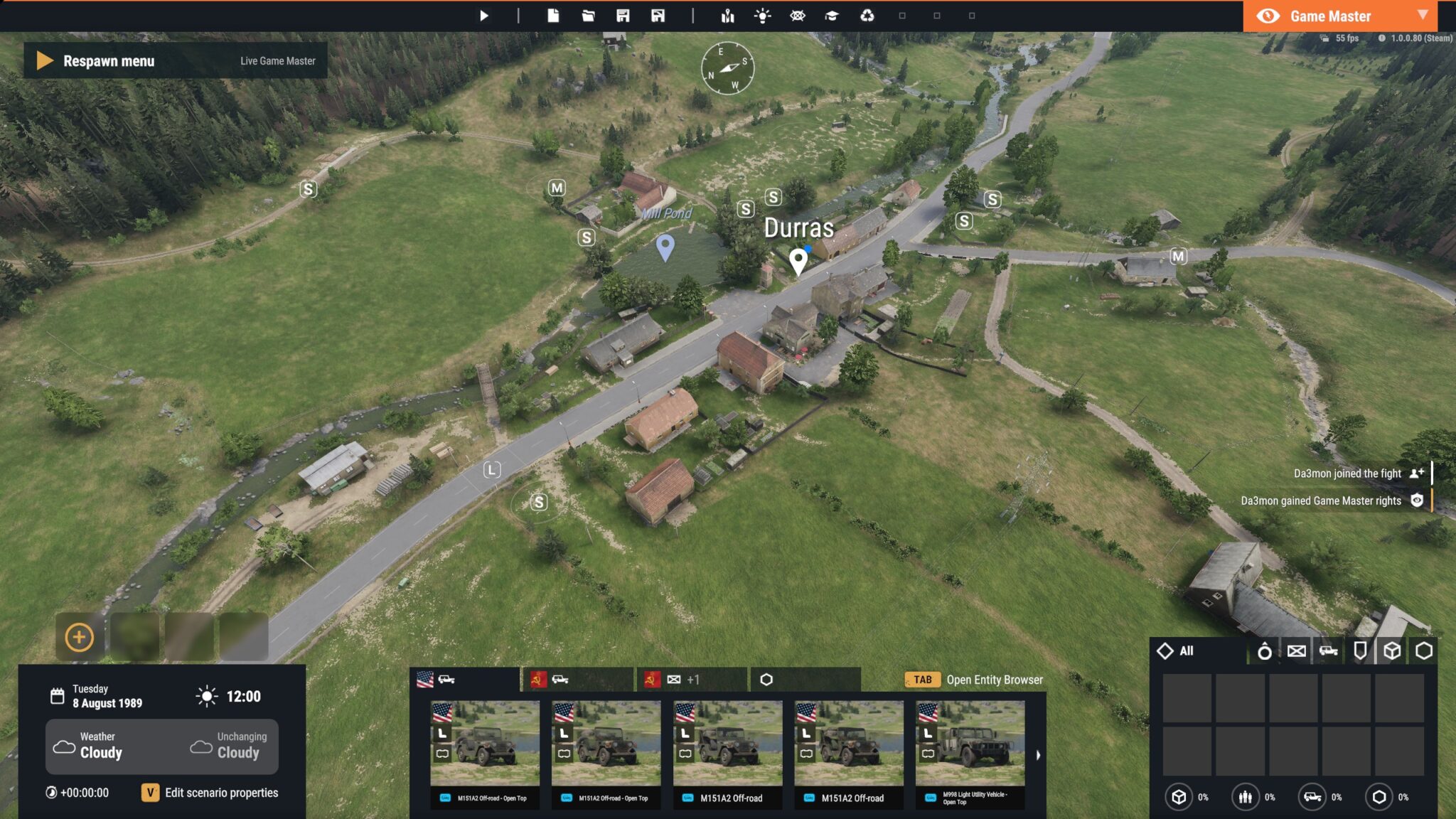1456x819 pixels.
Task: Click the cleanup recycle icon in the toolbar
Action: pos(868,15)
